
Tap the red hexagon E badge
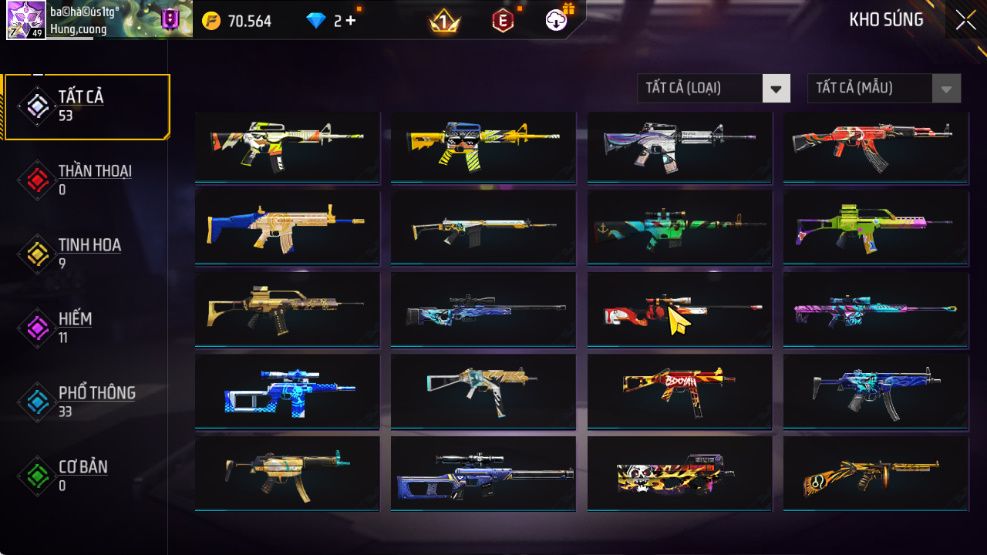point(503,20)
